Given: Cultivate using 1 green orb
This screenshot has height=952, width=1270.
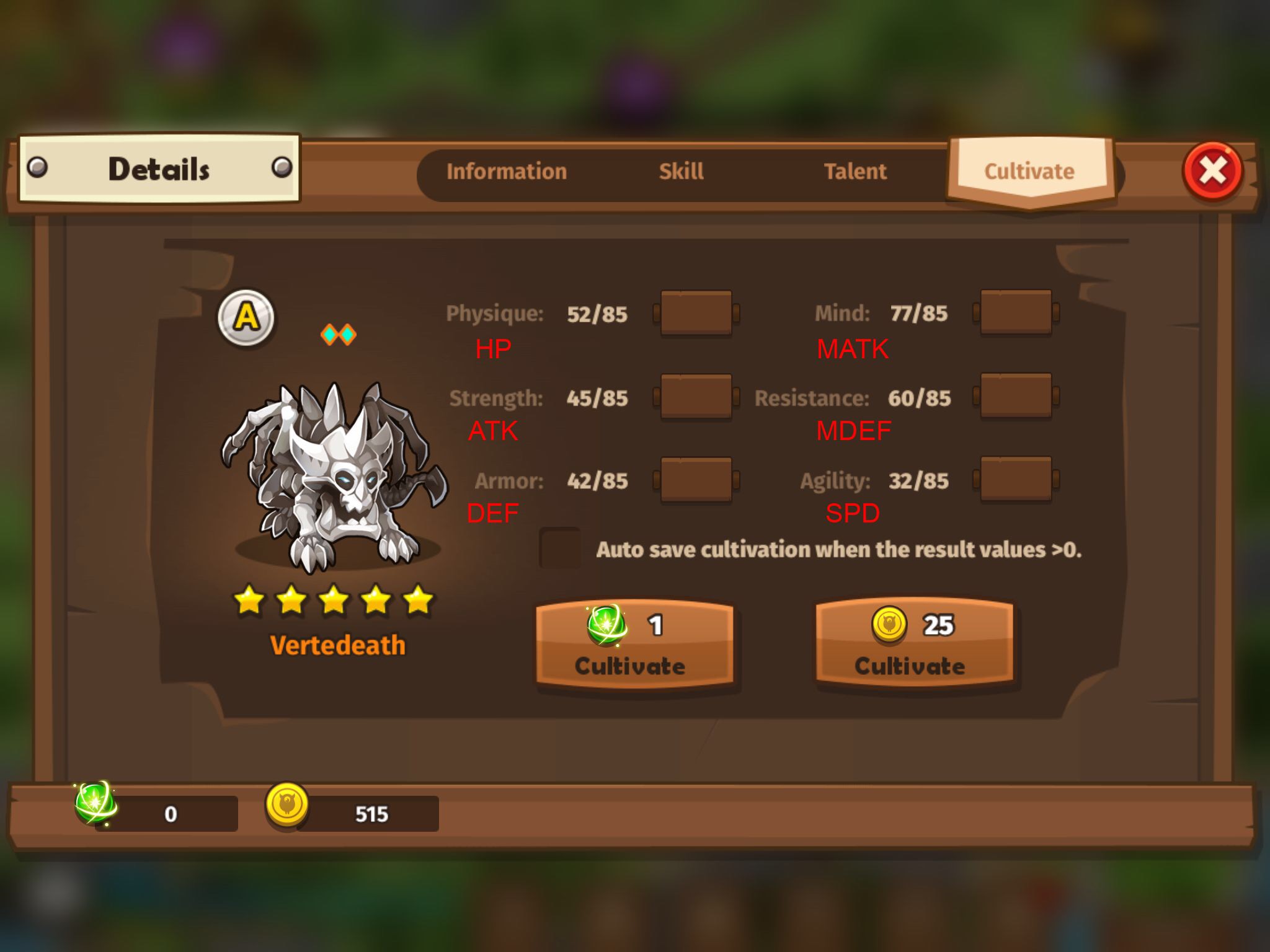Looking at the screenshot, I should 634,645.
